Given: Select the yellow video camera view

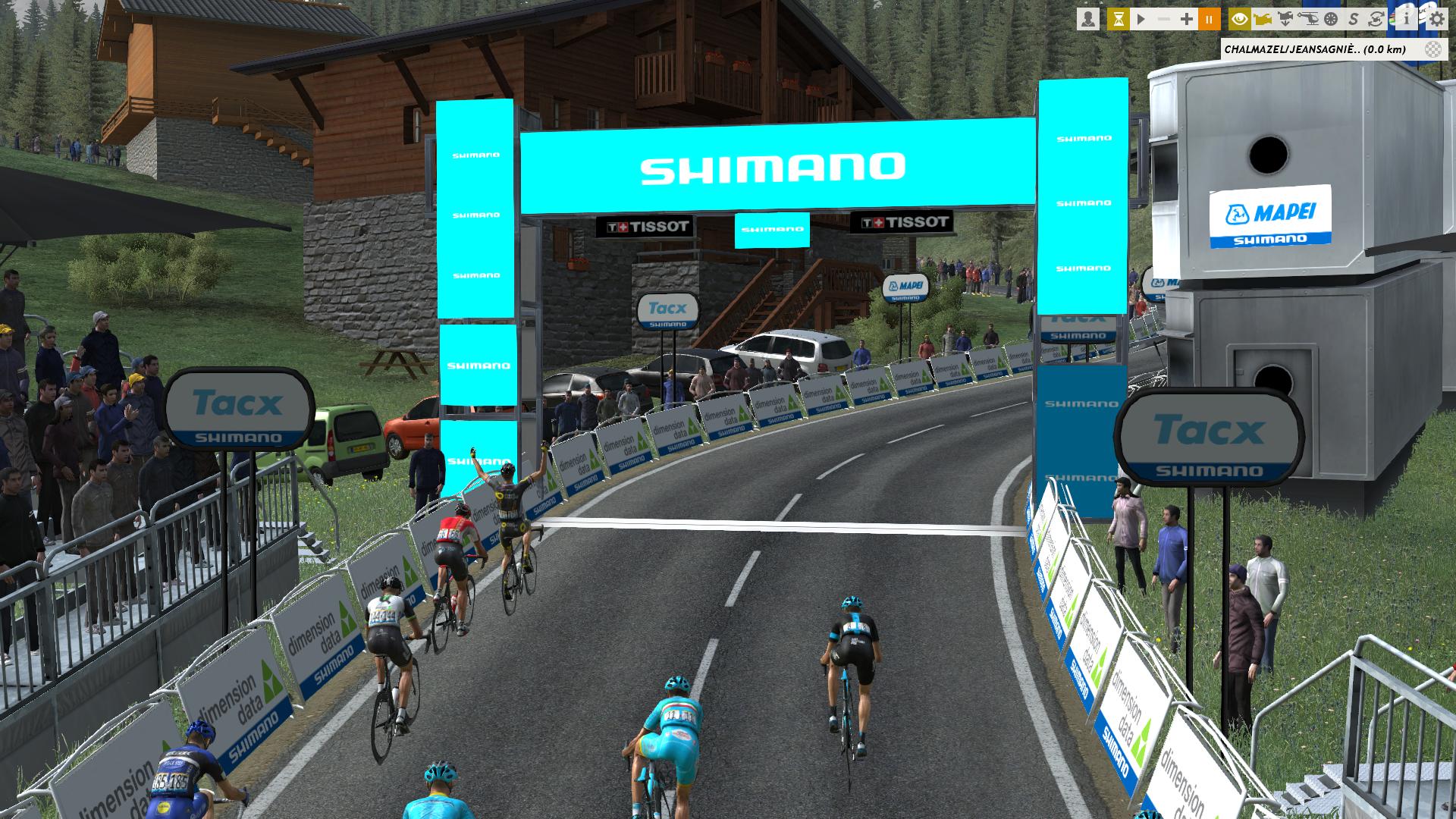Looking at the screenshot, I should [x=1263, y=19].
